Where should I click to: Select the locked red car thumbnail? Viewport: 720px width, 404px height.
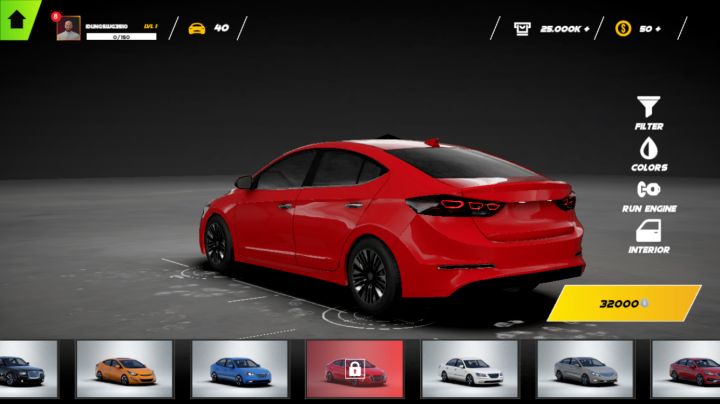[x=354, y=369]
